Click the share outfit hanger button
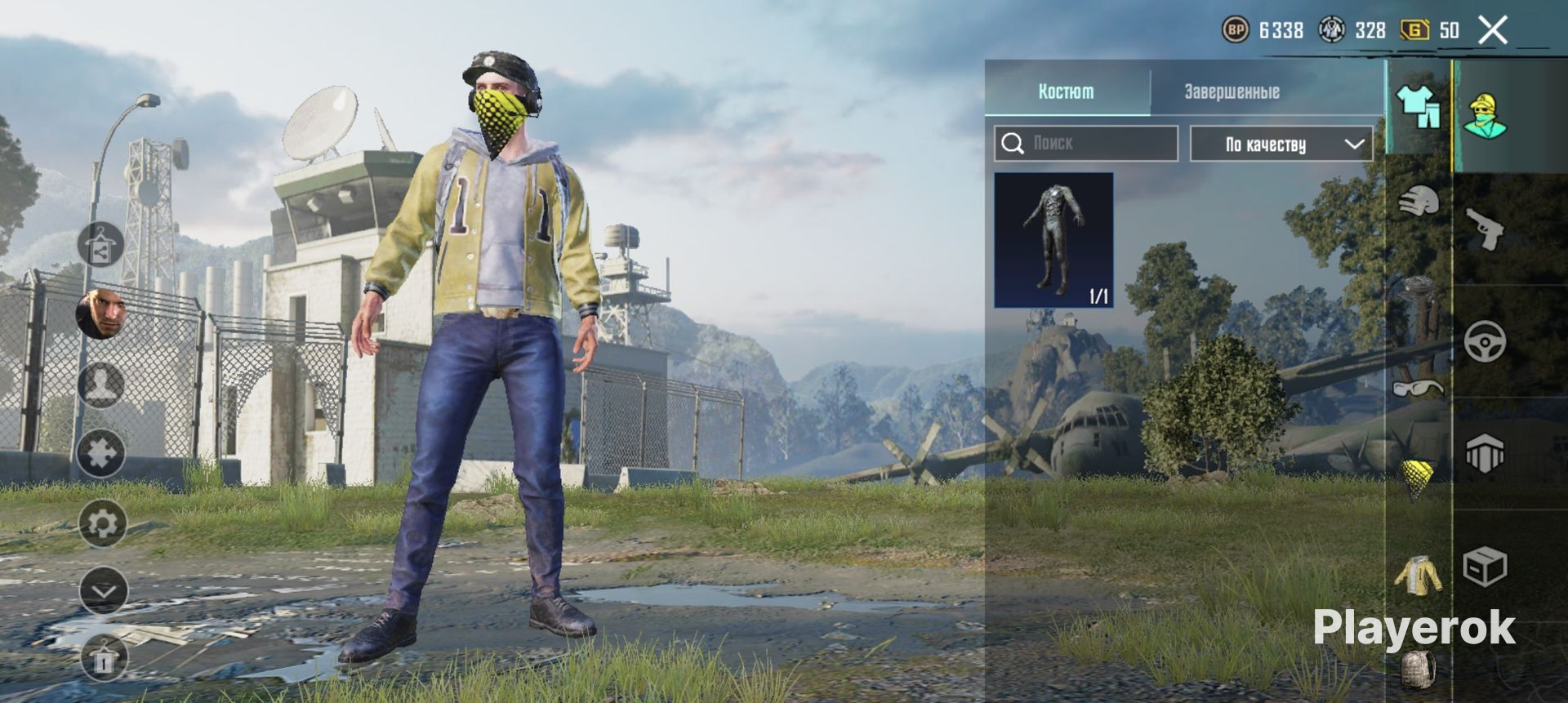This screenshot has width=1568, height=703. pos(101,245)
